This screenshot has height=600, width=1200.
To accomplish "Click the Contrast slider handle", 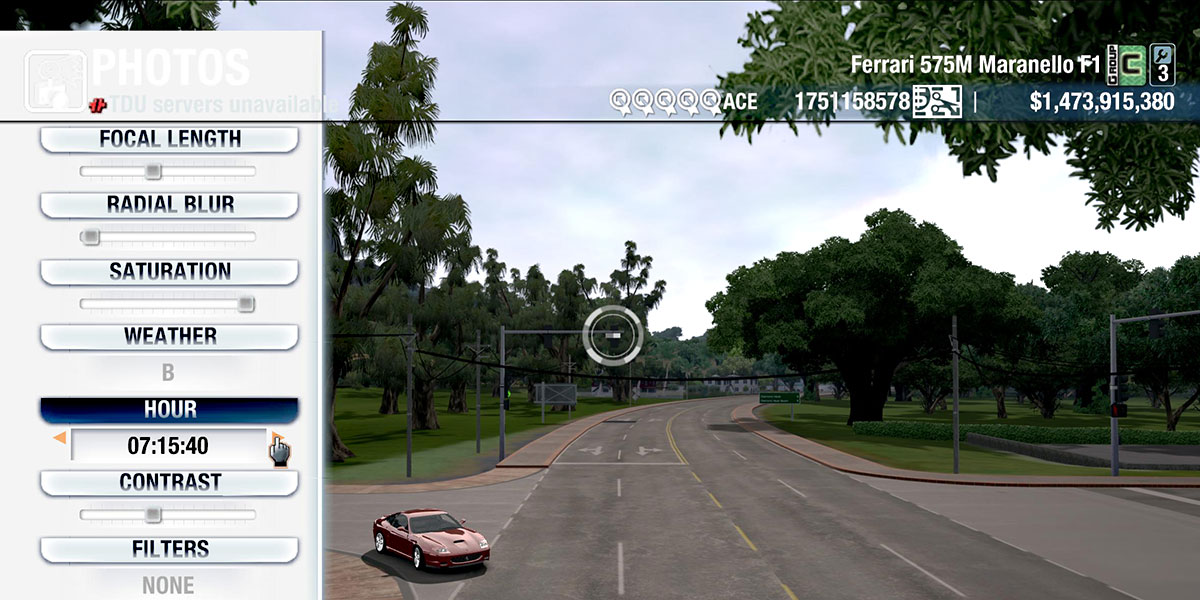I will click(x=153, y=515).
